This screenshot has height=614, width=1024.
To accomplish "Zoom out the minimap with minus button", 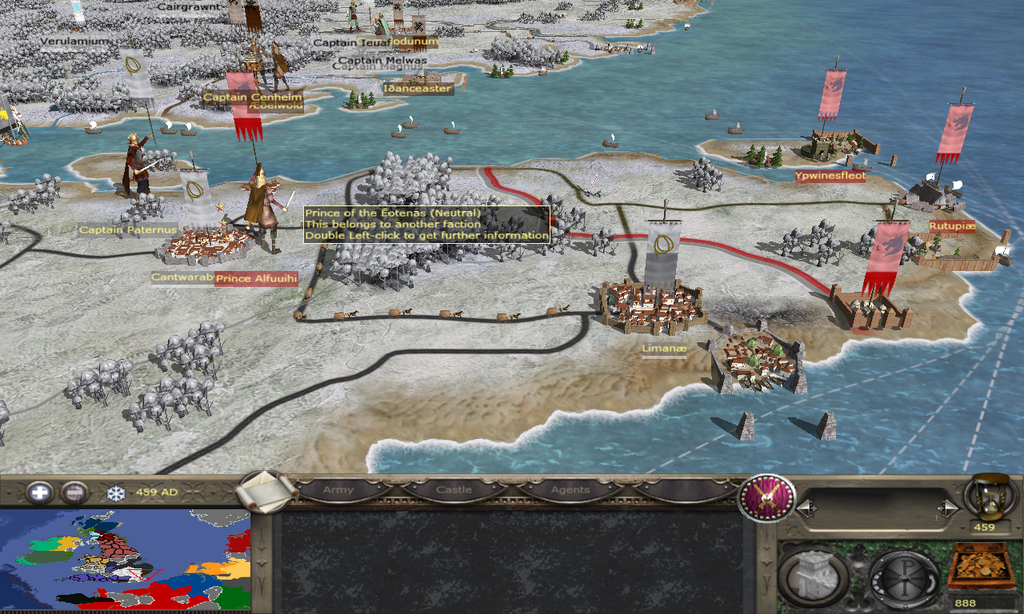I will click(x=74, y=492).
